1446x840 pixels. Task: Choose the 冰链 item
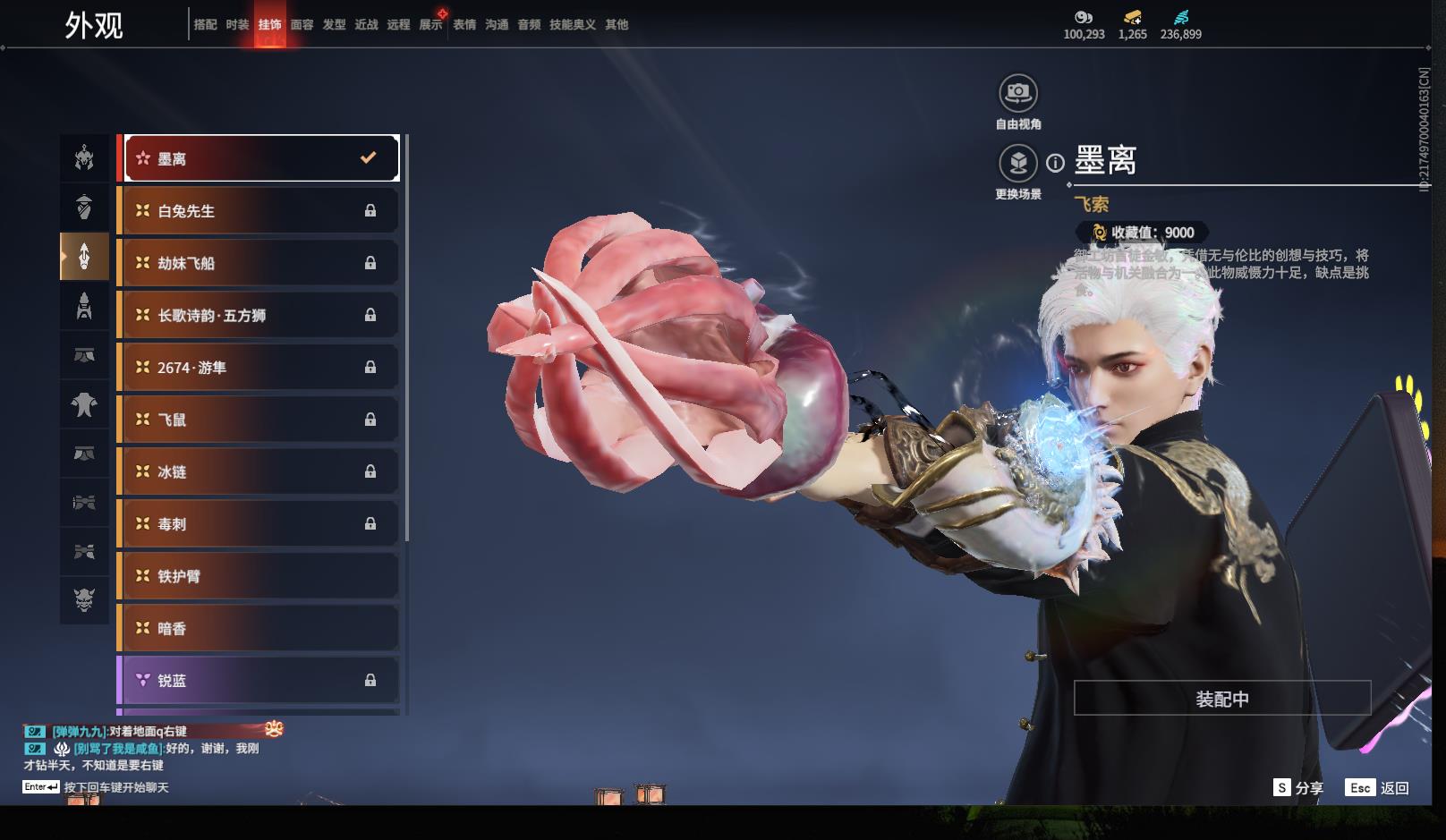(259, 471)
